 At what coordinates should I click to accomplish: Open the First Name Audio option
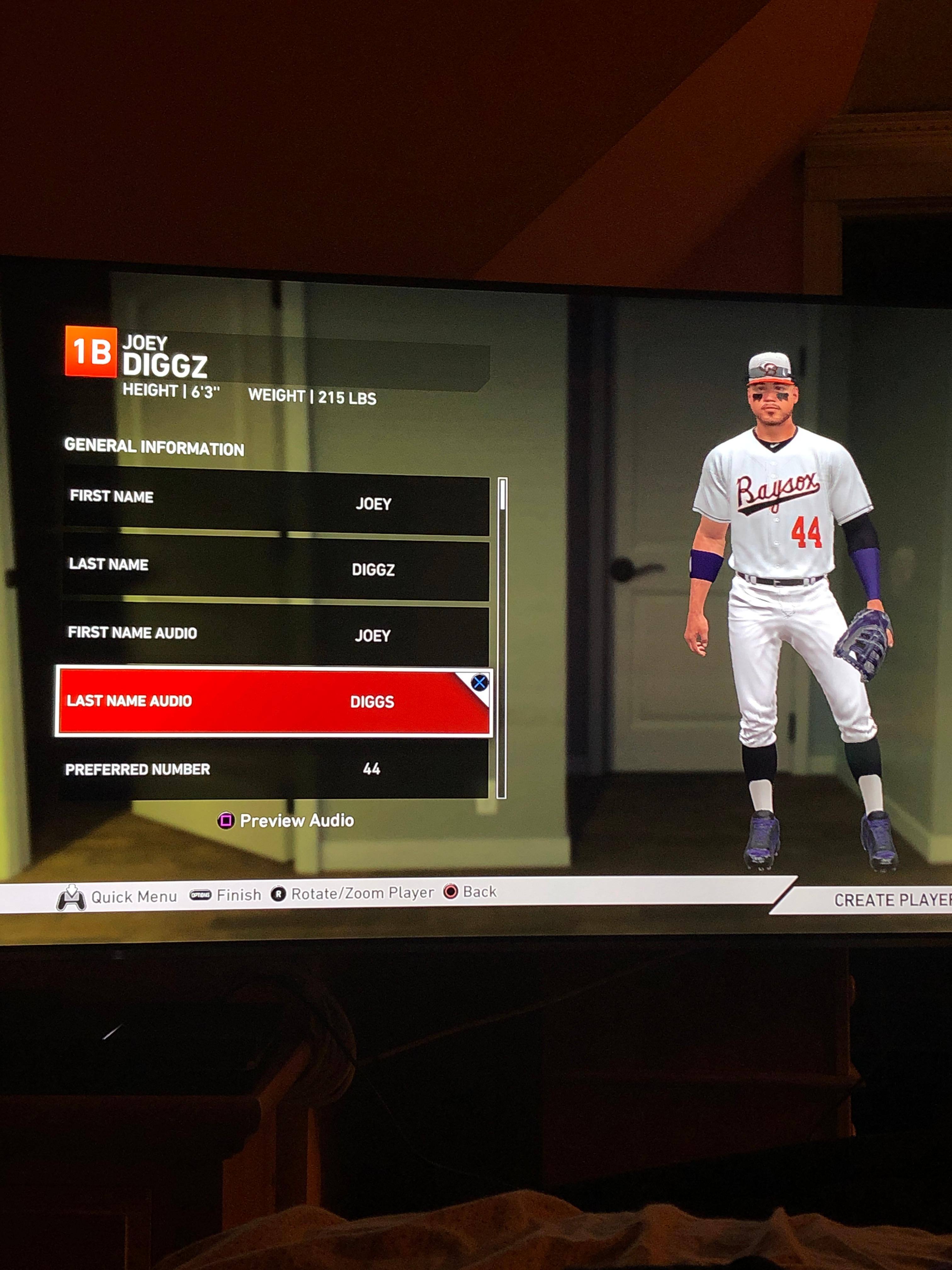click(x=275, y=634)
